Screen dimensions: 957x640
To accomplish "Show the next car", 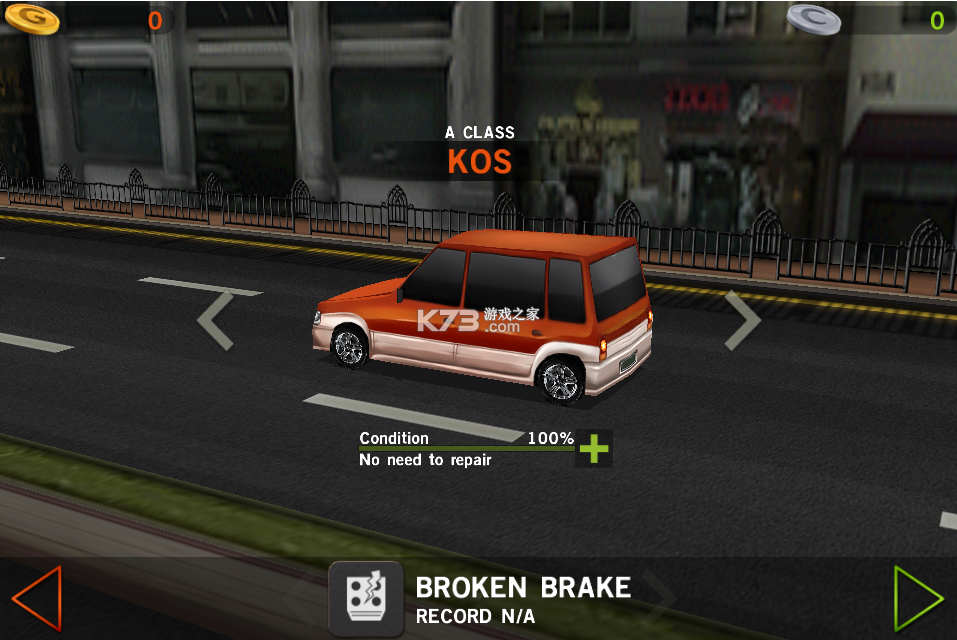I will (742, 320).
